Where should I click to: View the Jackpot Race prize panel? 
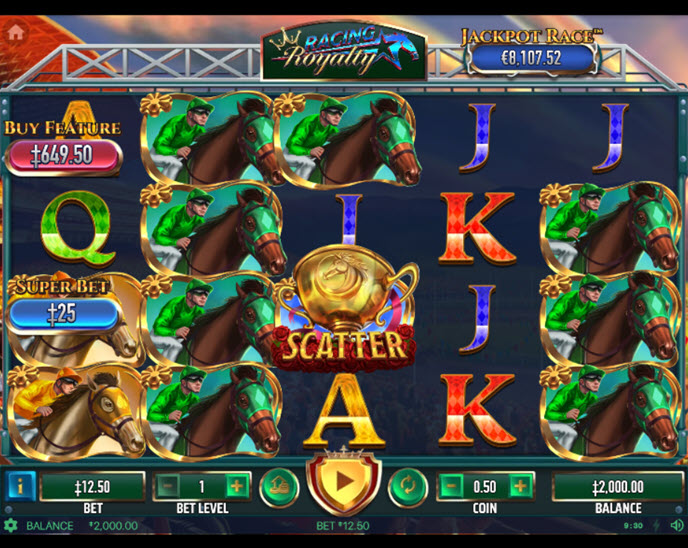[x=532, y=58]
